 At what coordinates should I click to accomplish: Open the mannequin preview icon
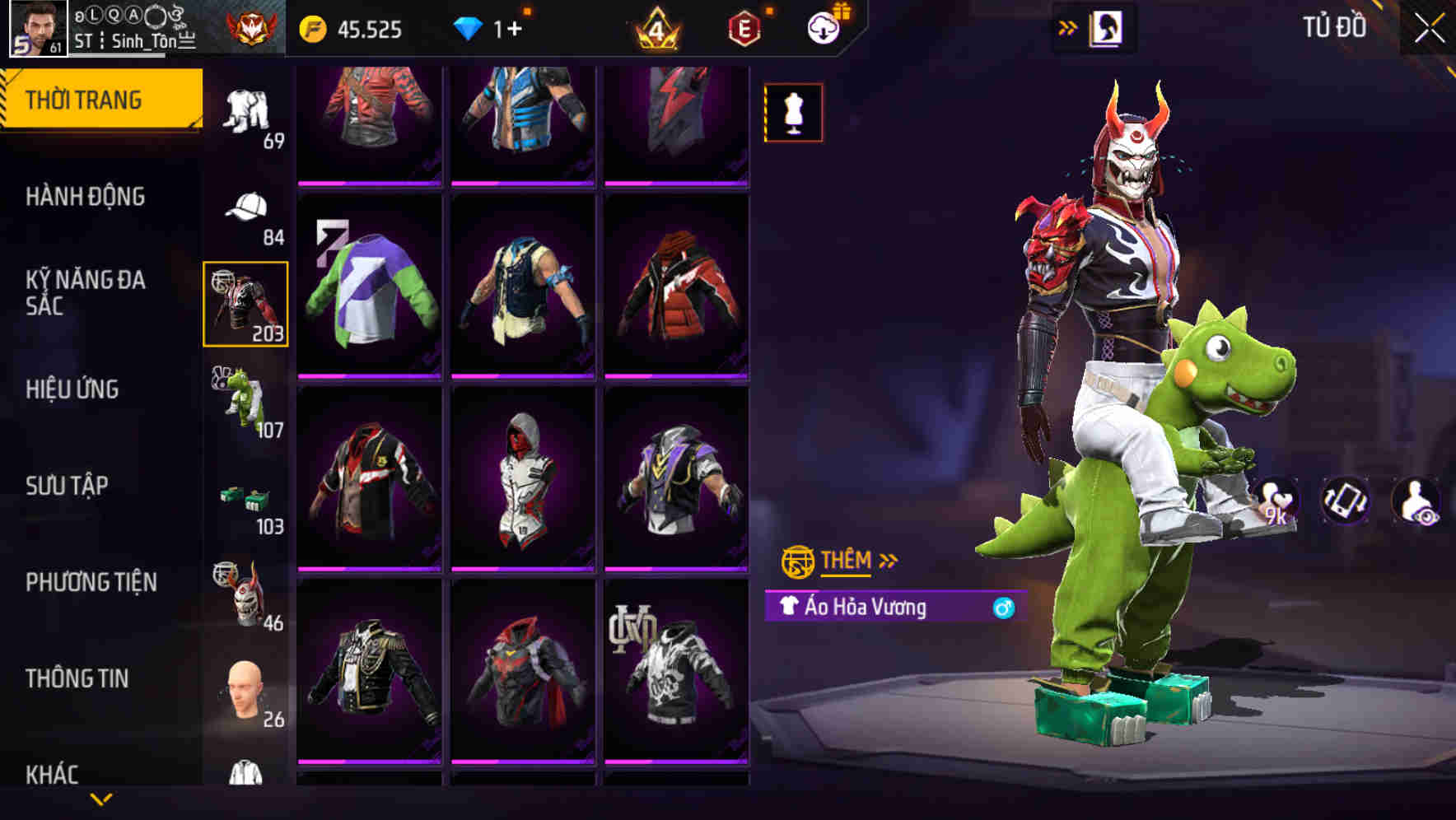click(x=793, y=112)
